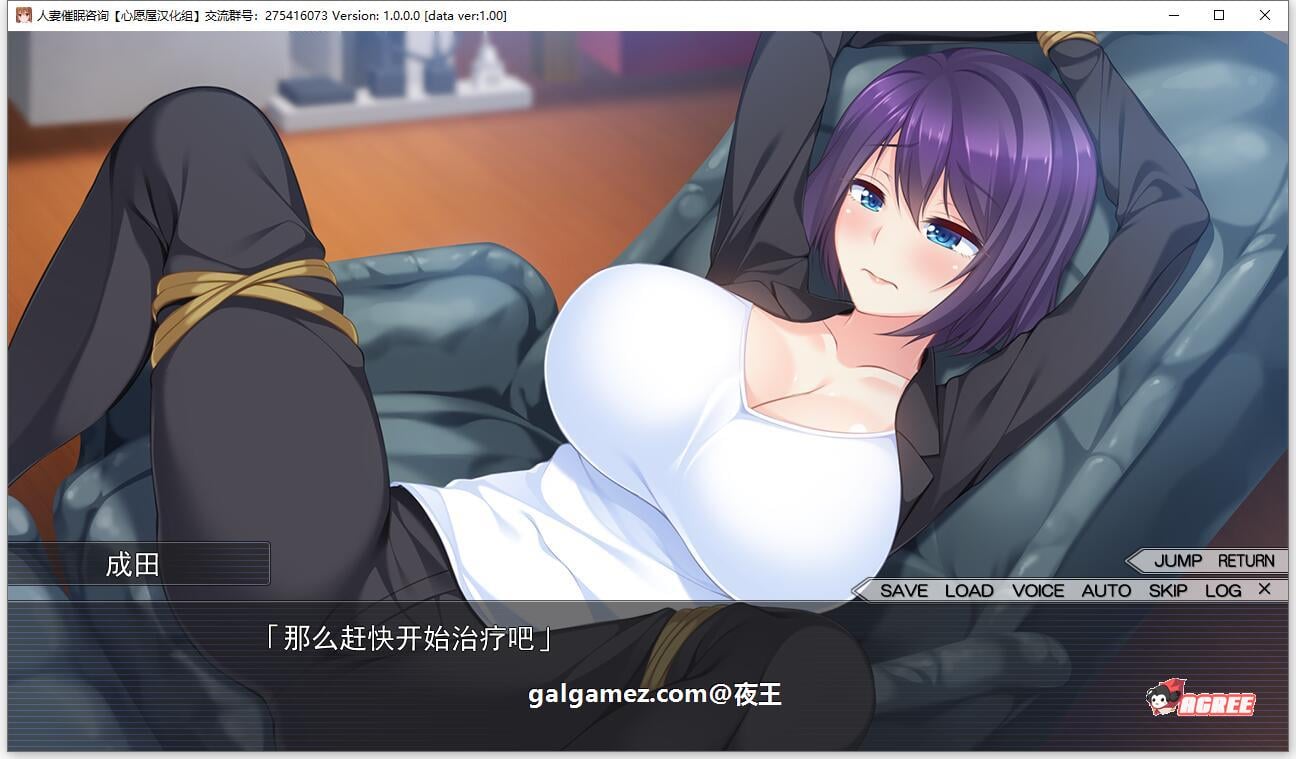1296x759 pixels.
Task: Click the chevron beside JUMP RETURN
Action: (1135, 561)
